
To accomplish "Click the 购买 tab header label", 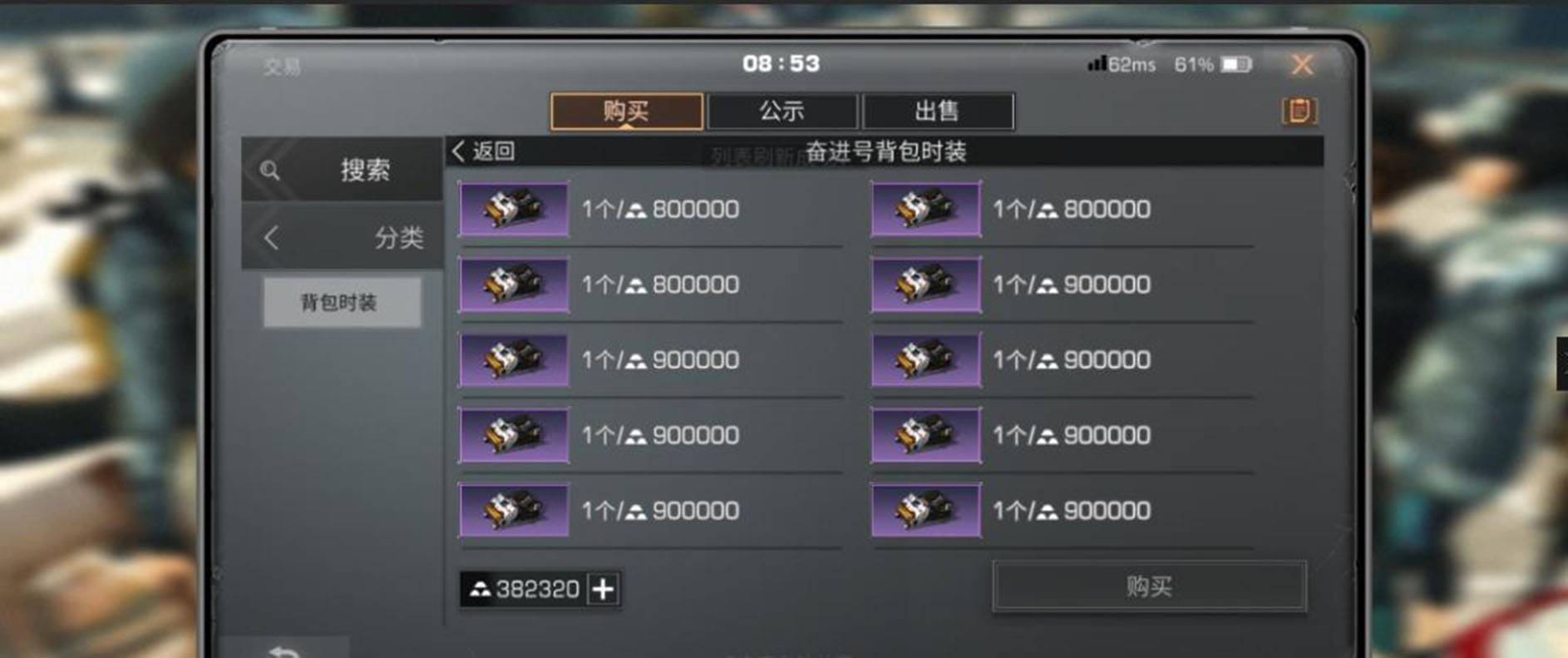I will tap(628, 111).
